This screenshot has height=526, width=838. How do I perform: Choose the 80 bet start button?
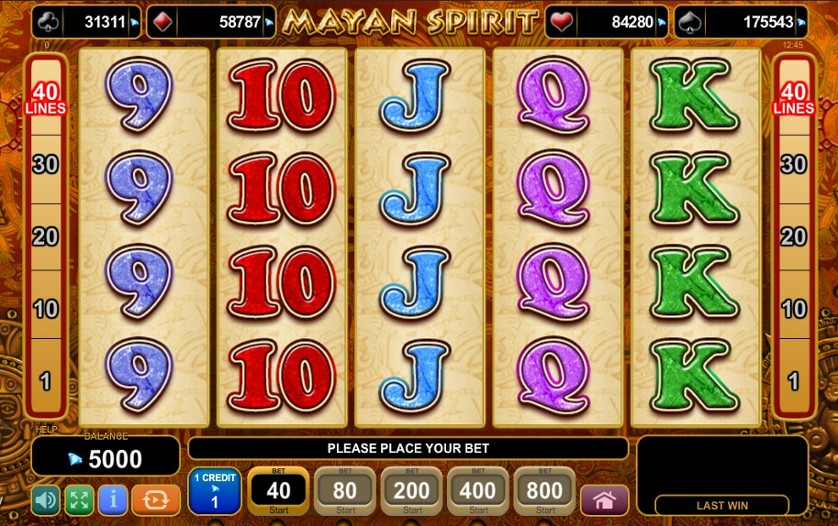[345, 491]
